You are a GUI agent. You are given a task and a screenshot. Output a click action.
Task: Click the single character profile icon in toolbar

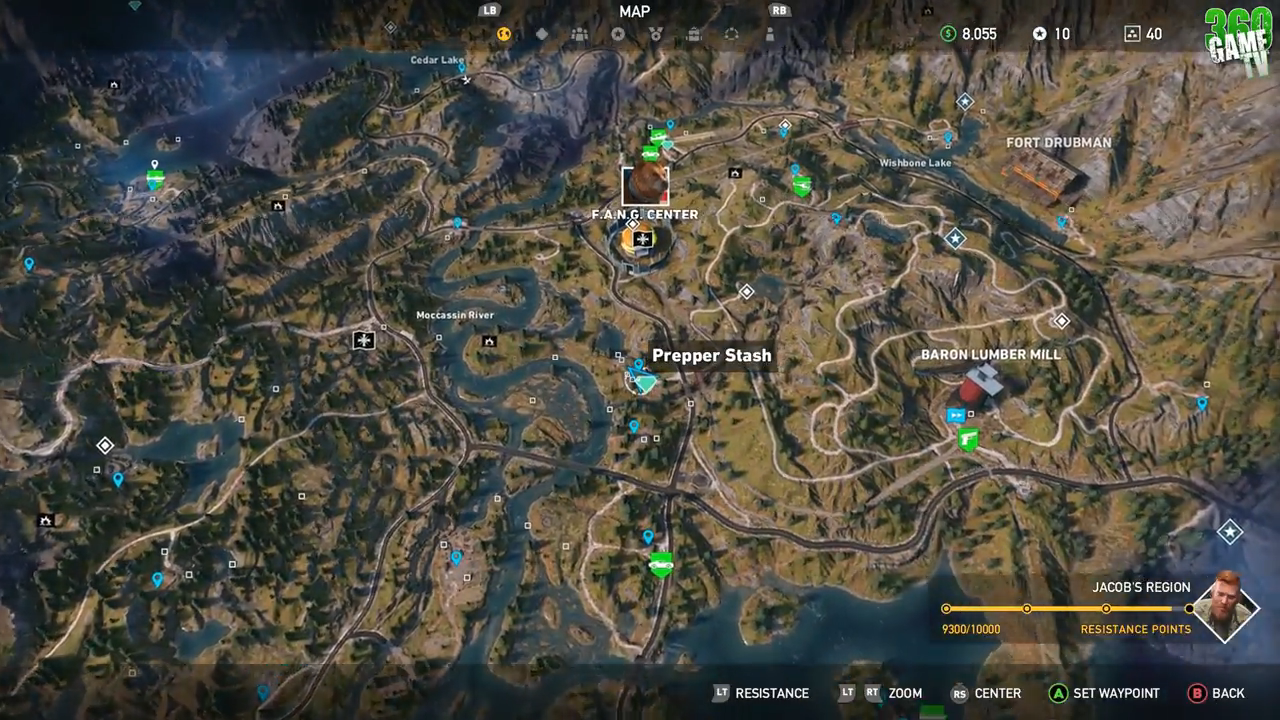770,33
